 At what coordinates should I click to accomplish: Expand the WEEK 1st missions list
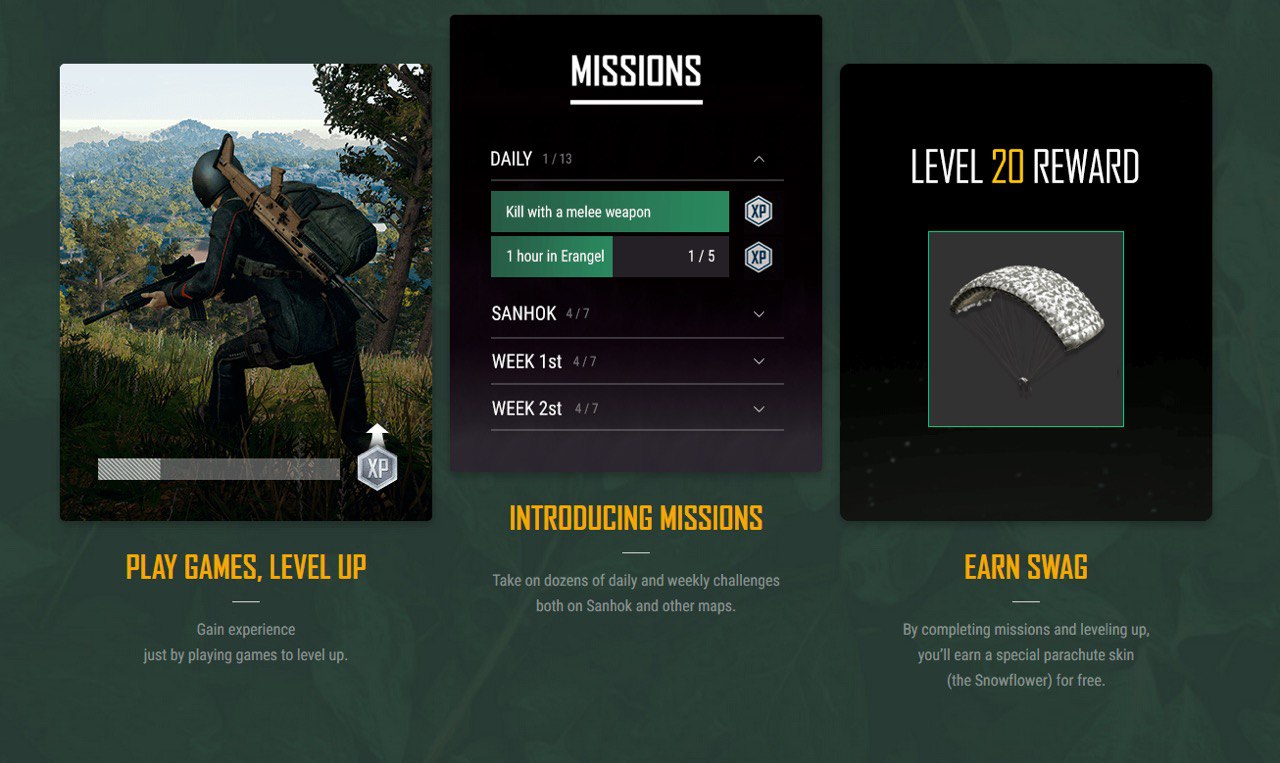[759, 361]
